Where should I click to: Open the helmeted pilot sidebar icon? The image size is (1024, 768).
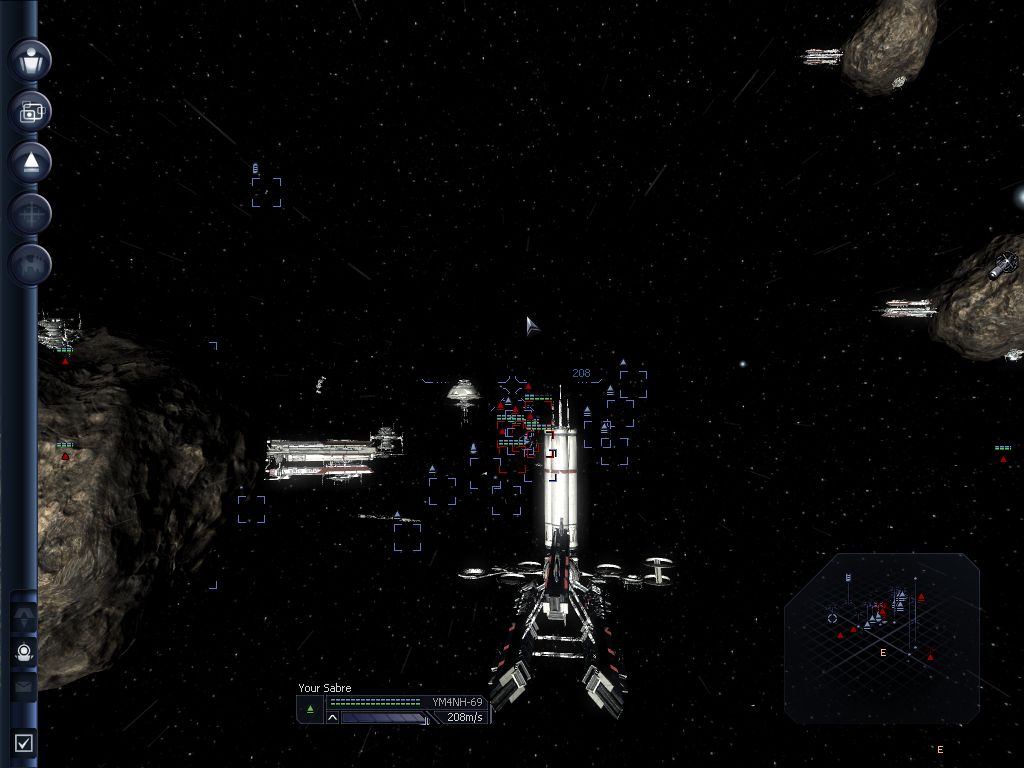point(24,652)
